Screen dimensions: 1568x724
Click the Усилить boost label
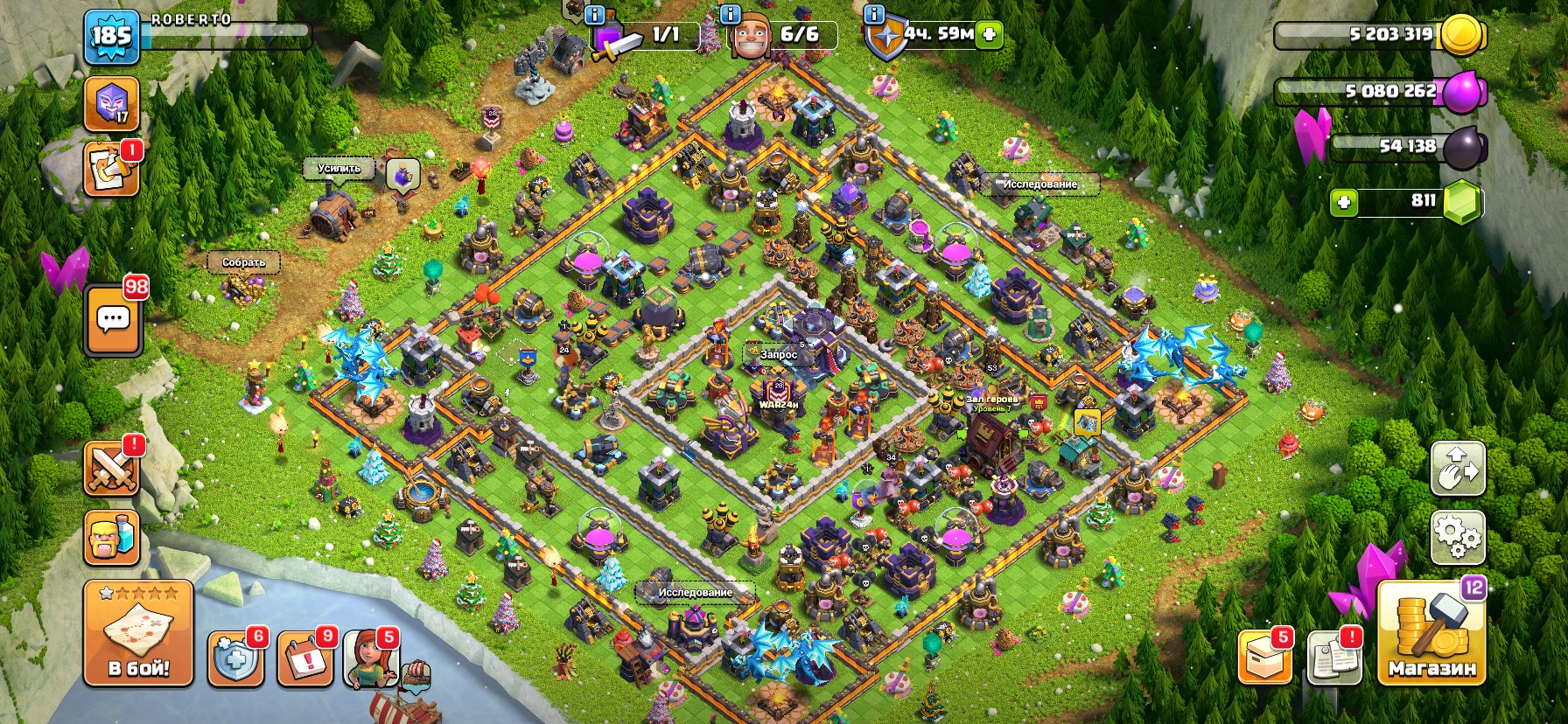(x=339, y=166)
